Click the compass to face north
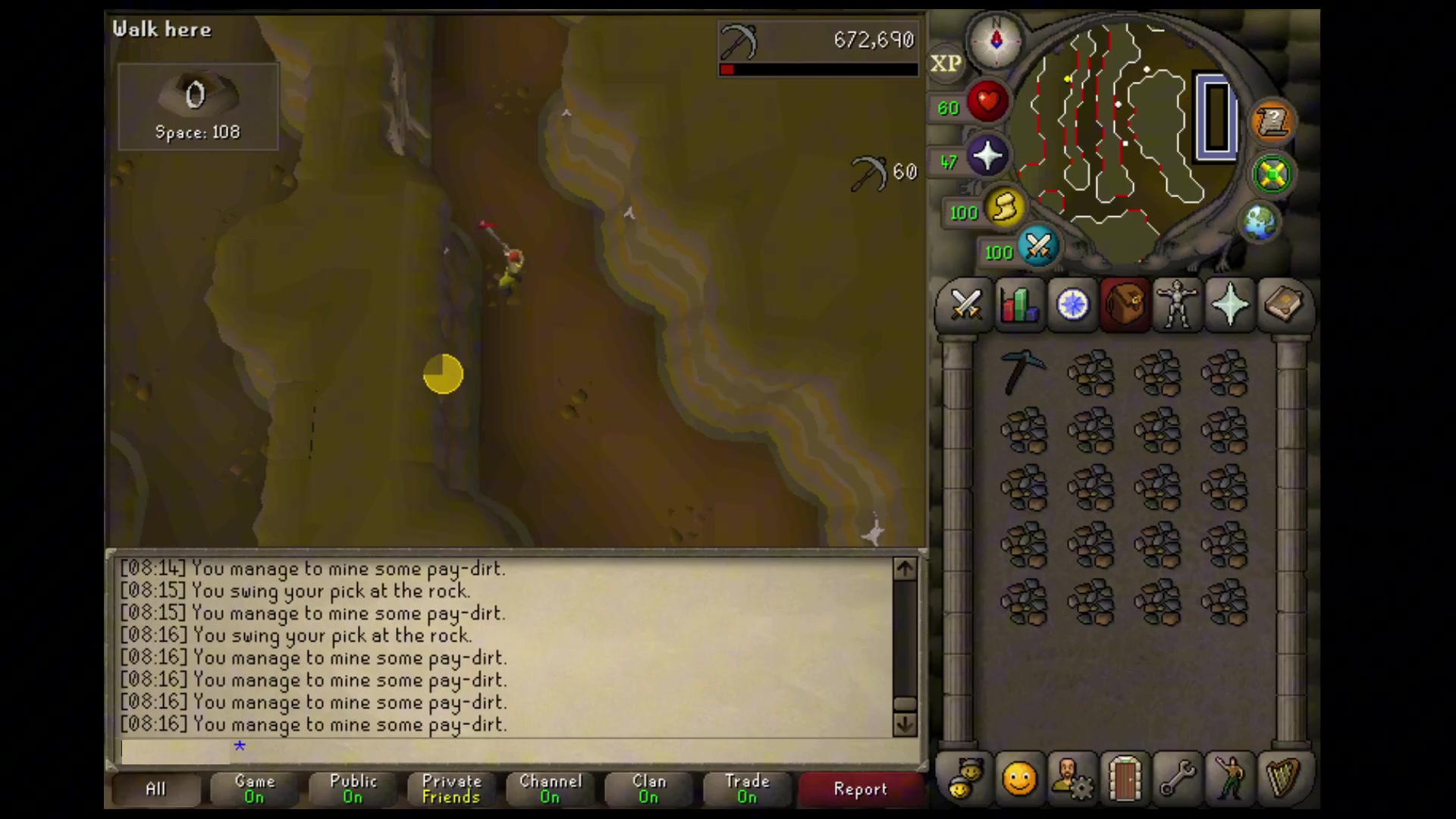The image size is (1456, 819). (996, 42)
